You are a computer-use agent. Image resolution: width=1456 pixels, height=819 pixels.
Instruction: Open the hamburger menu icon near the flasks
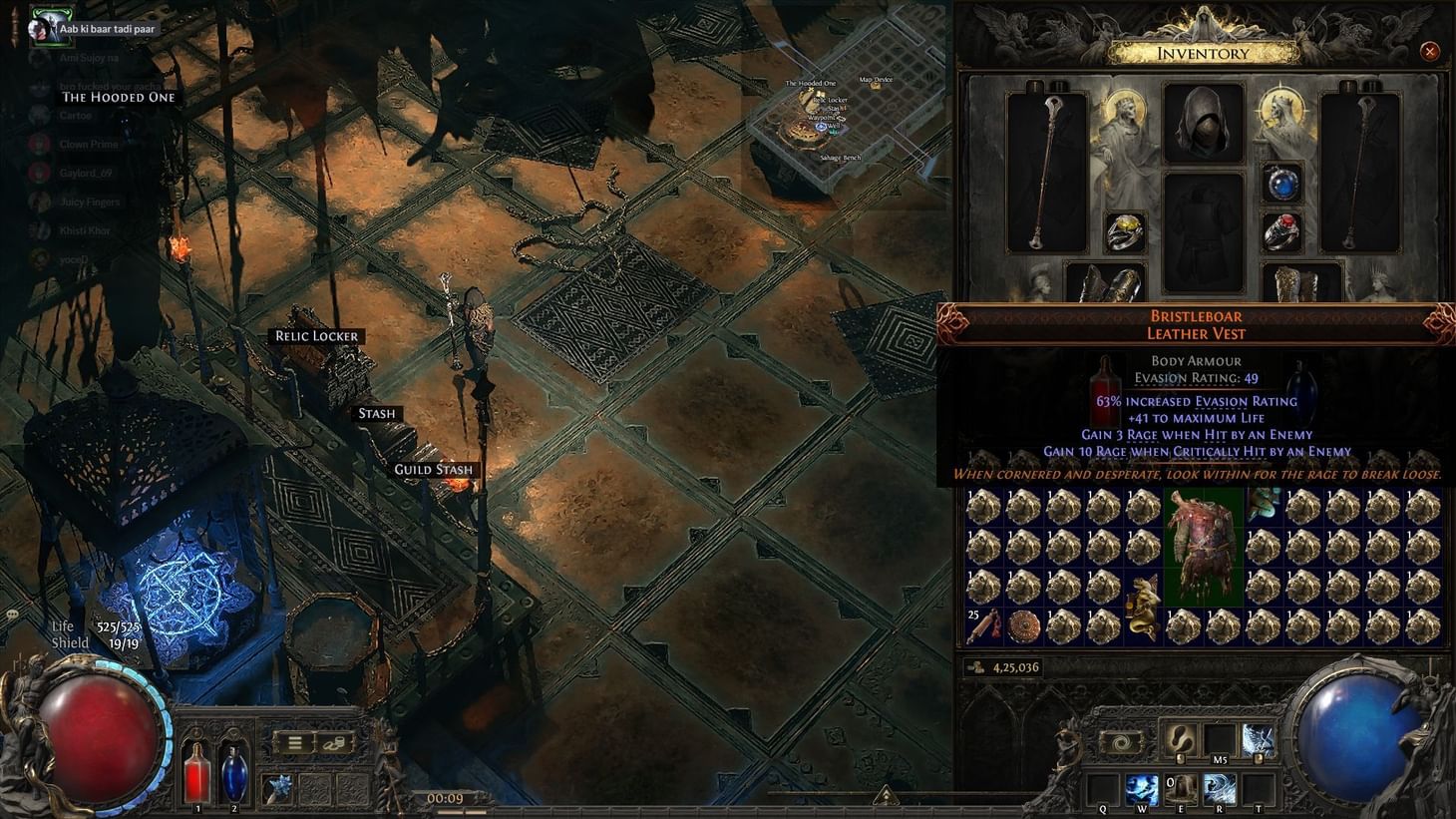[294, 742]
